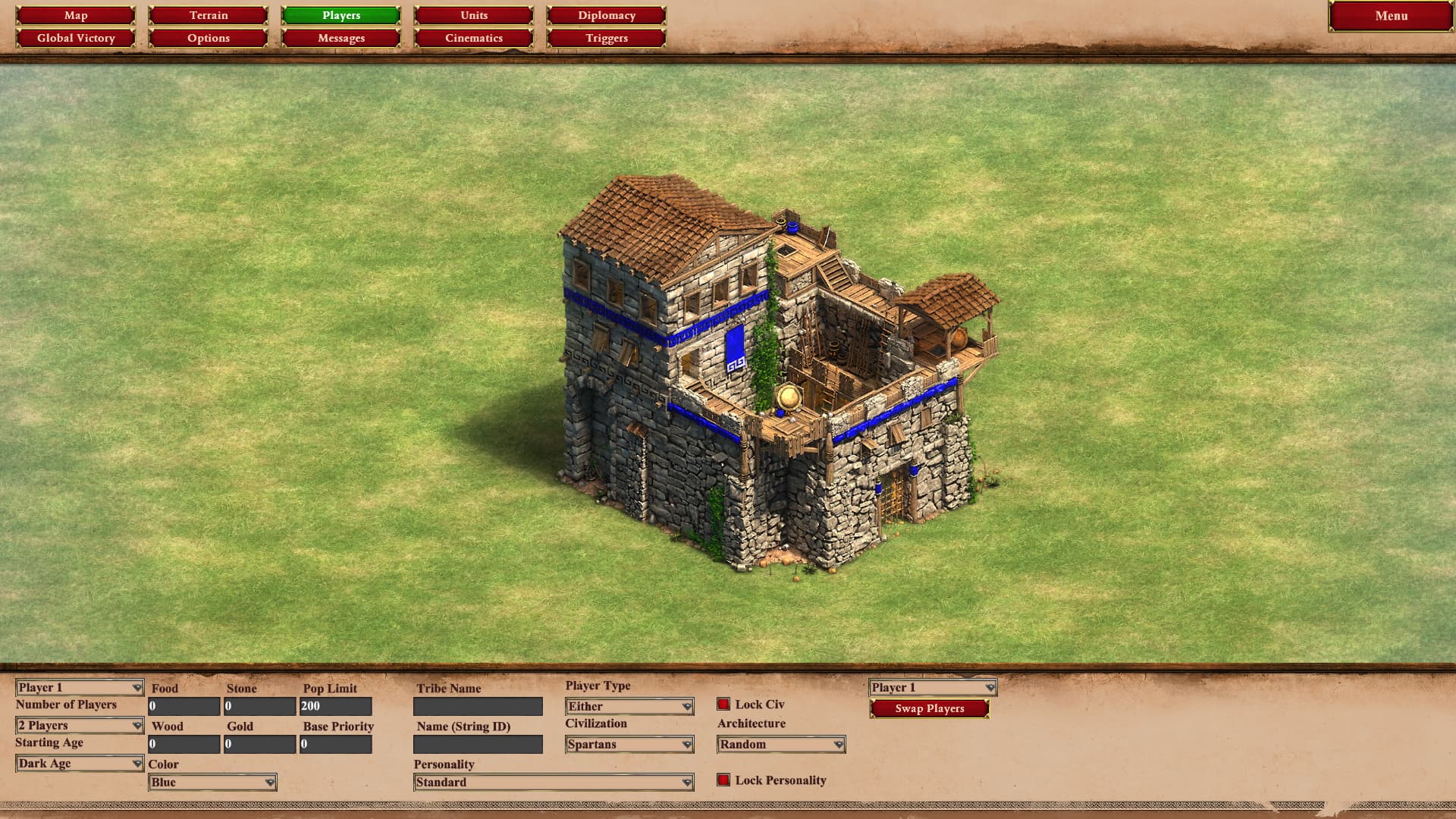The image size is (1456, 819).
Task: Change the player Color dropdown
Action: [212, 783]
